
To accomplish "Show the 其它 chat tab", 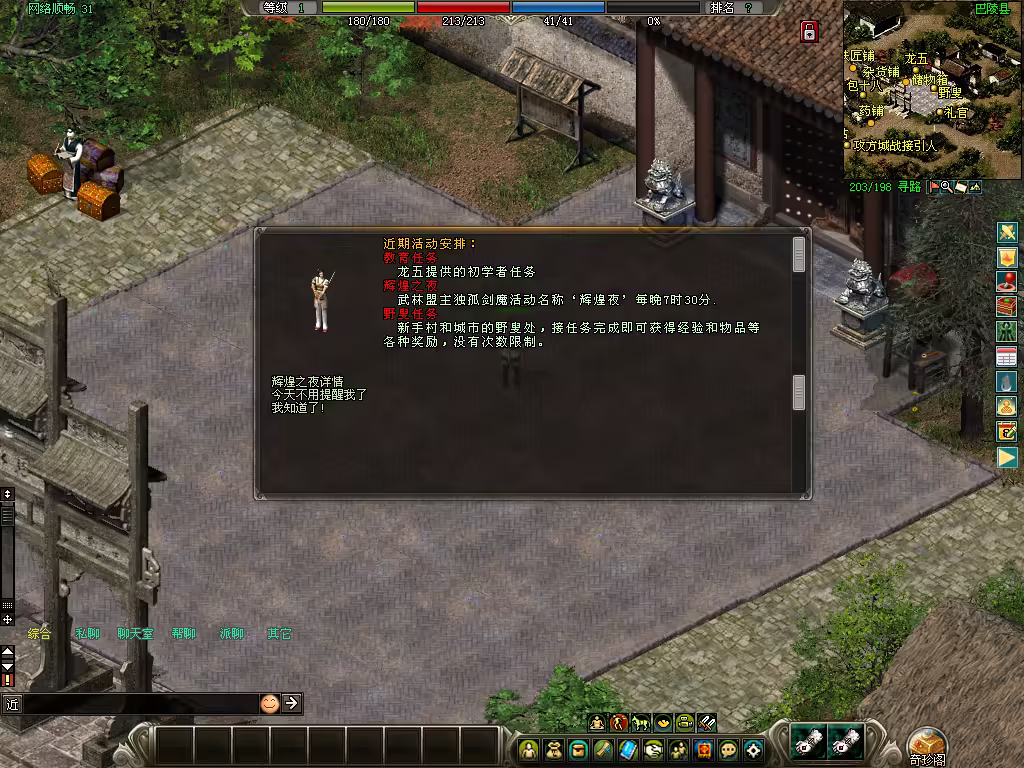I will 279,633.
